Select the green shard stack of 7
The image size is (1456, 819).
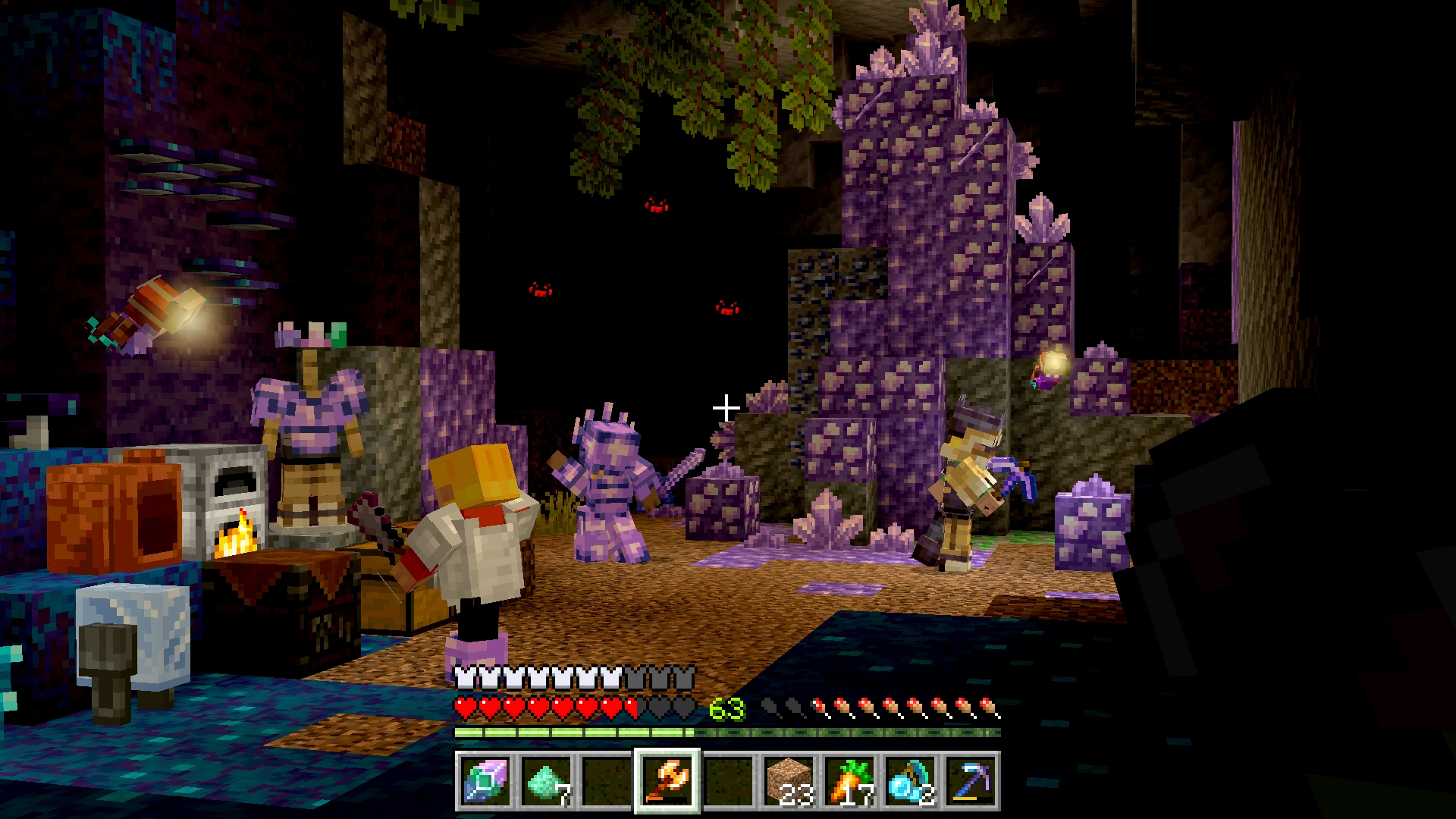[545, 782]
